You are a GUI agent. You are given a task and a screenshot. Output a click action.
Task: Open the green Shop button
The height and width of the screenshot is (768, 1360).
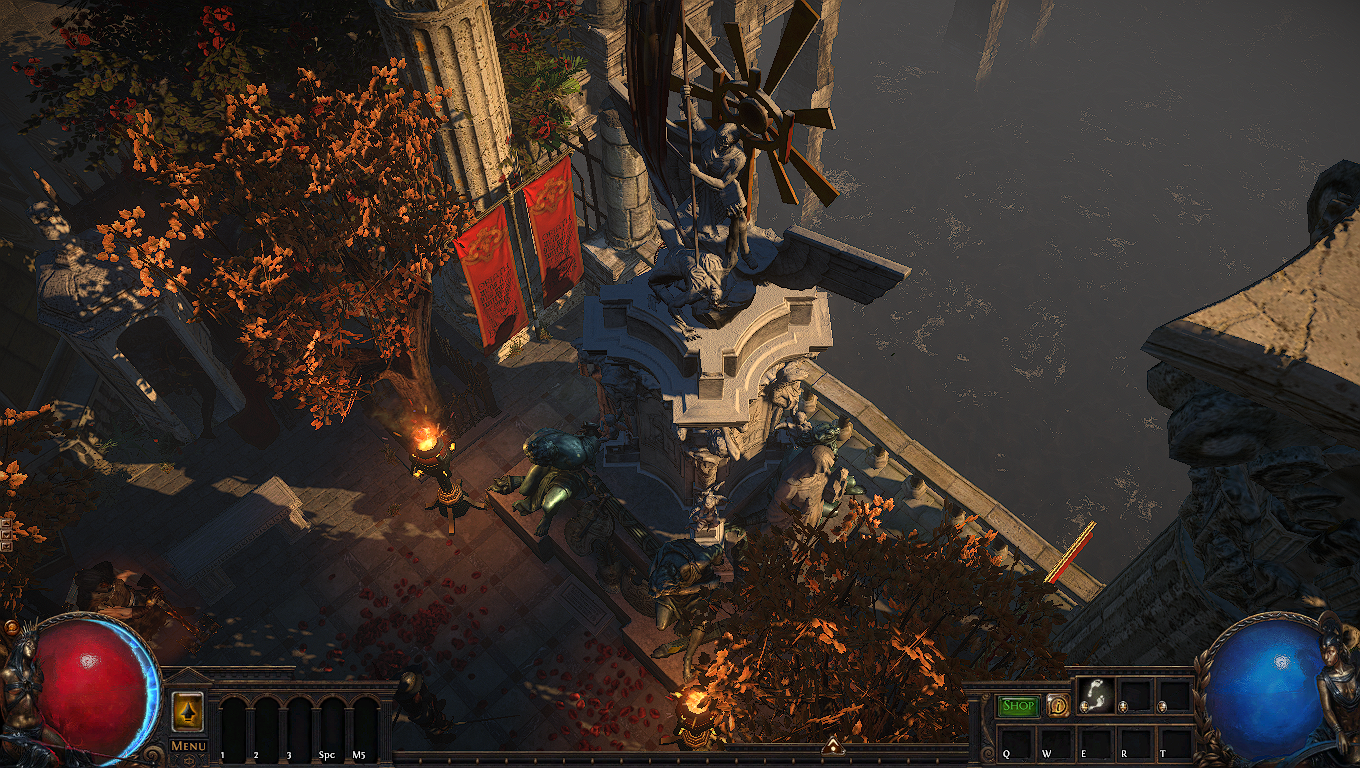pyautogui.click(x=1019, y=706)
